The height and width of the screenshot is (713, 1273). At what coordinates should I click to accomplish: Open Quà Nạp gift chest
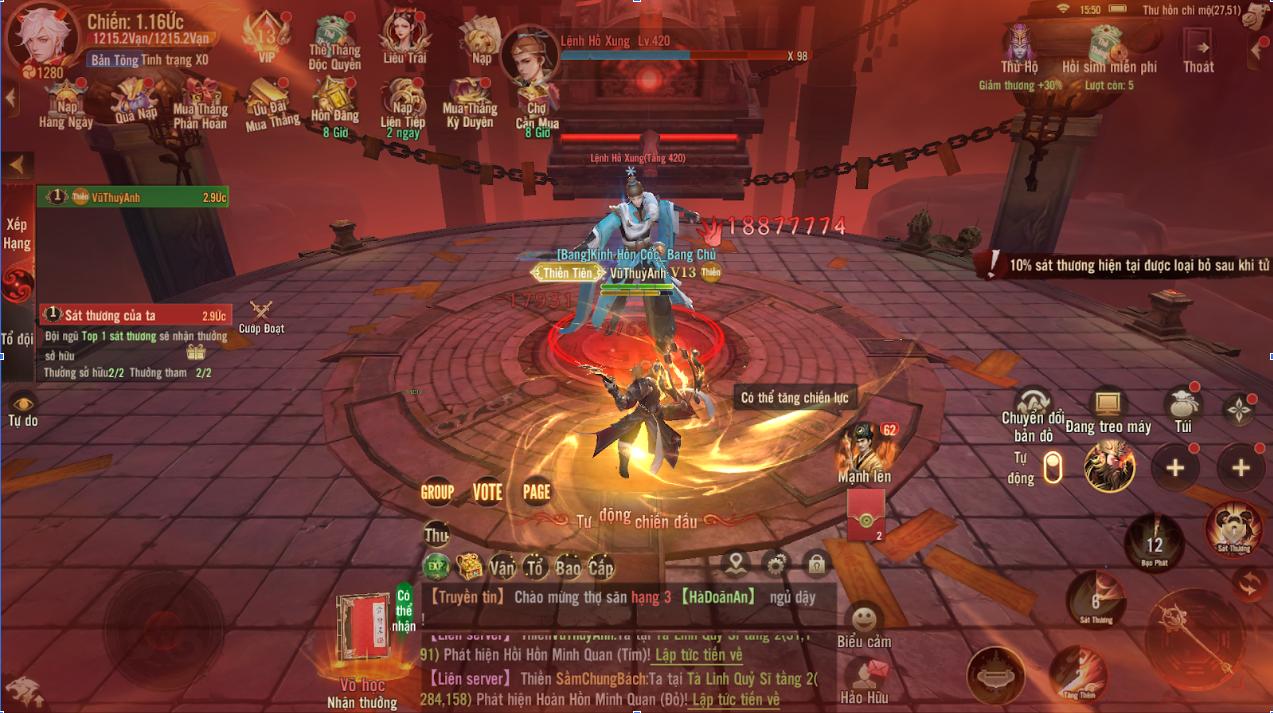point(137,102)
